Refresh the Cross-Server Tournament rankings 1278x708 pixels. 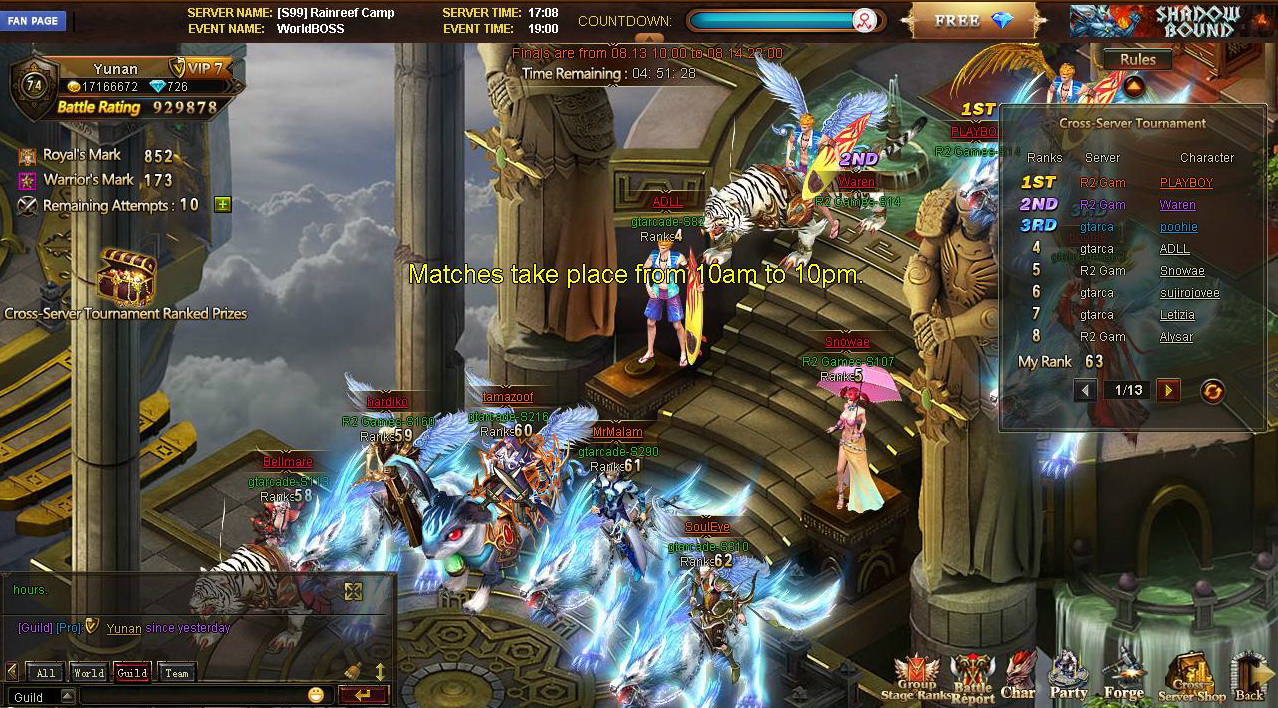pos(1211,391)
